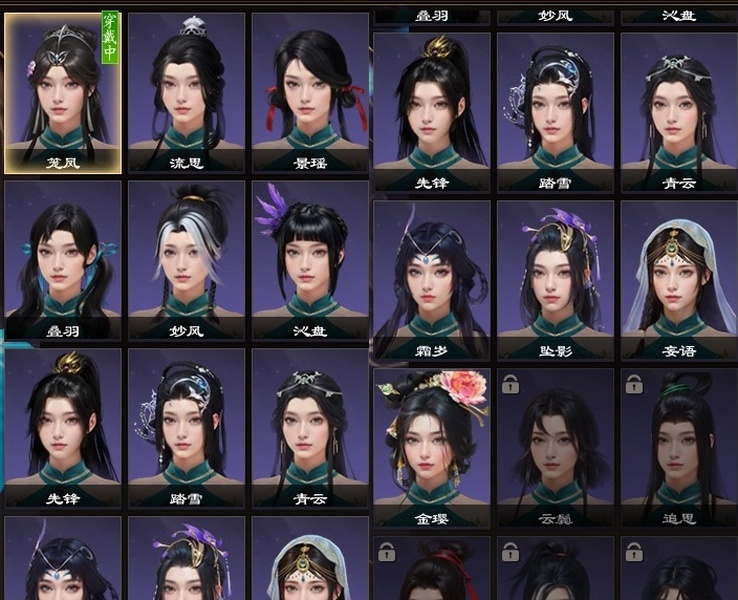This screenshot has width=738, height=600.
Task: Select the equipped 梵凤 hairstyle tile
Action: tap(63, 90)
